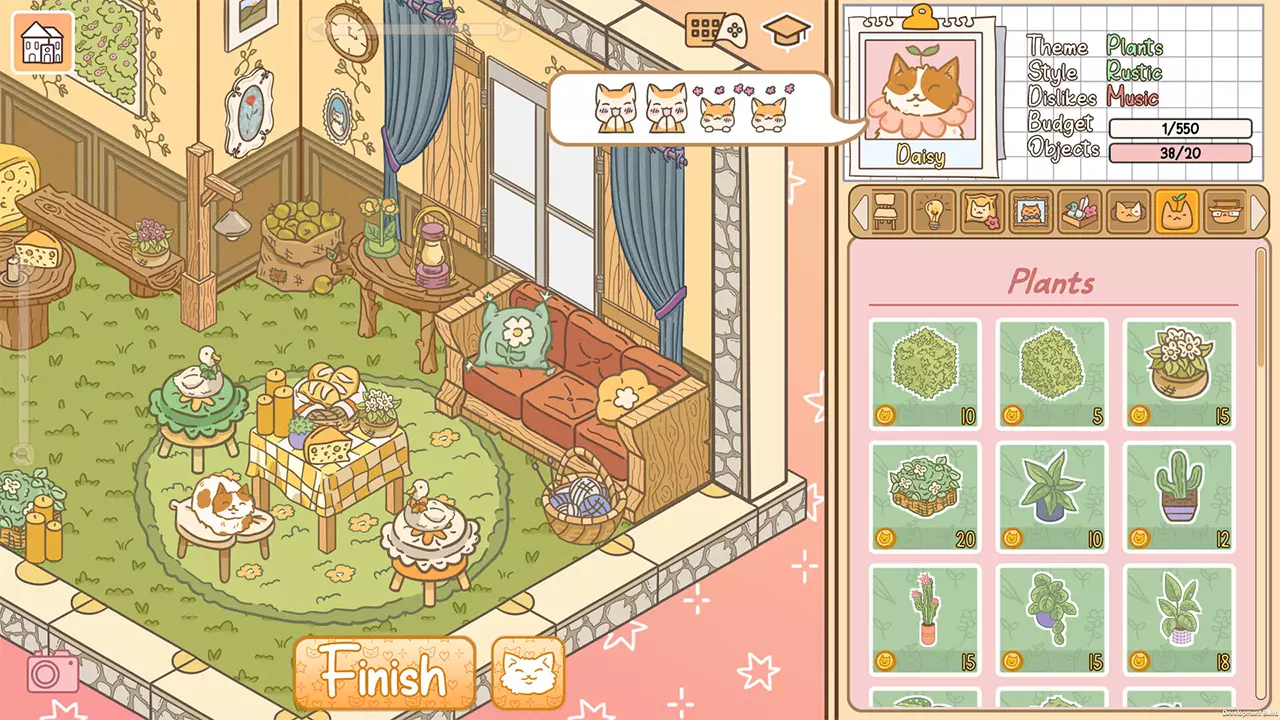
Task: Select the accessories box category icon
Action: pos(1081,213)
